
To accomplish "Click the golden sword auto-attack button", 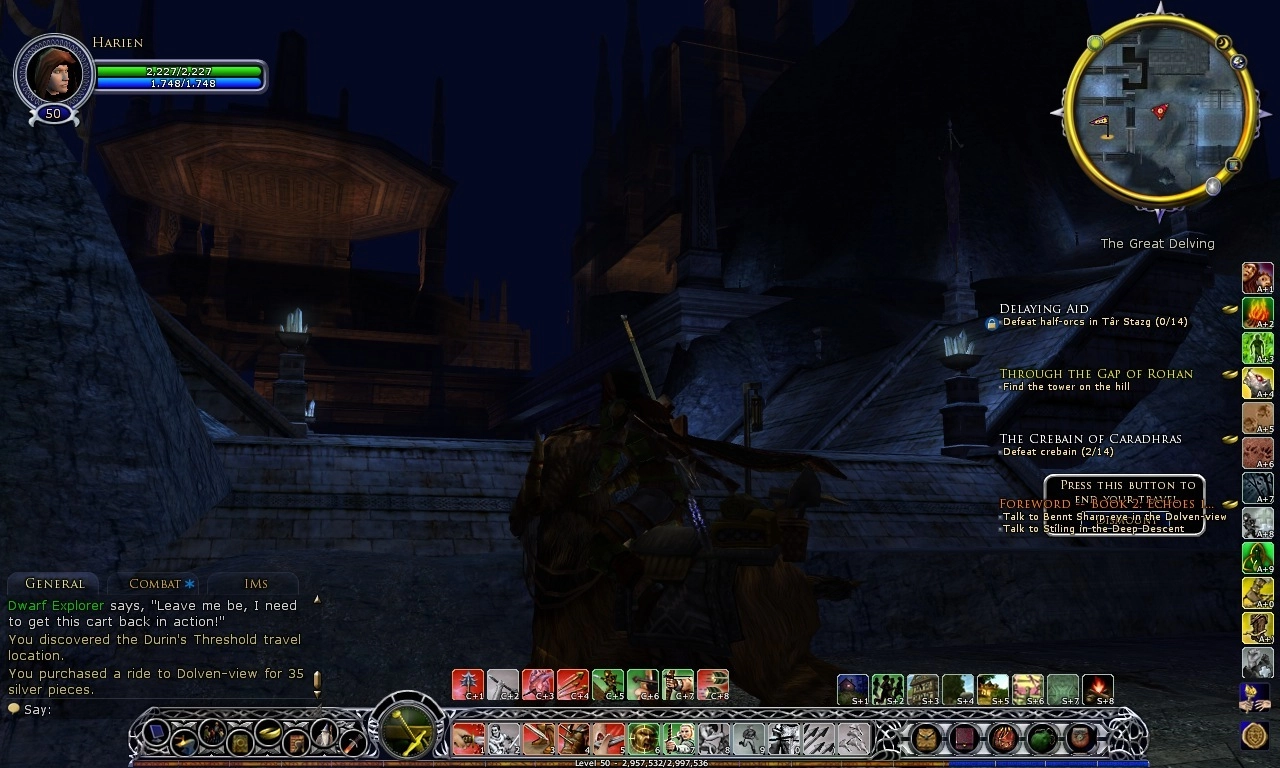I will point(405,728).
